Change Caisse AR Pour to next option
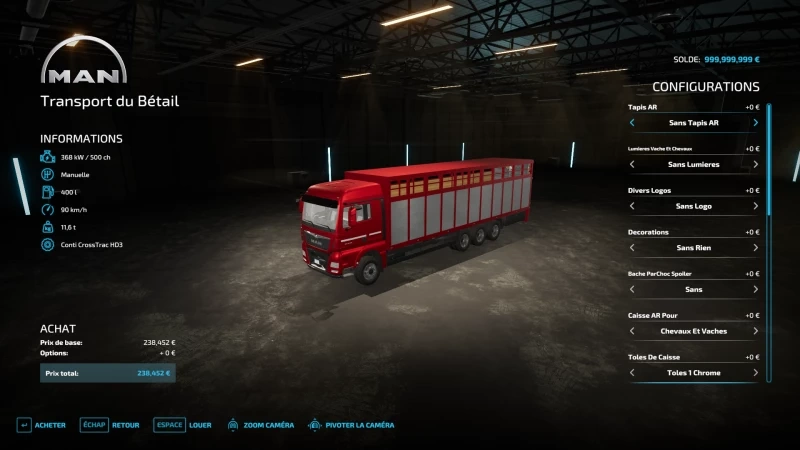Image resolution: width=800 pixels, height=450 pixels. (x=755, y=331)
